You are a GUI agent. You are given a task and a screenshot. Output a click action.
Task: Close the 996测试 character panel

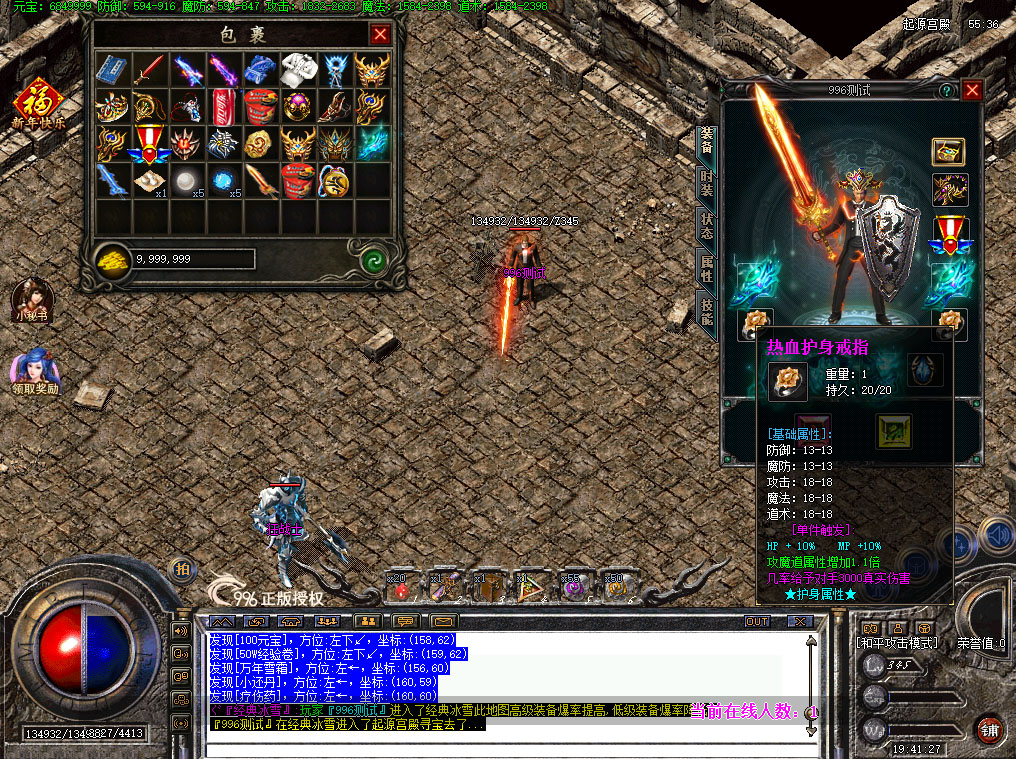pos(972,90)
